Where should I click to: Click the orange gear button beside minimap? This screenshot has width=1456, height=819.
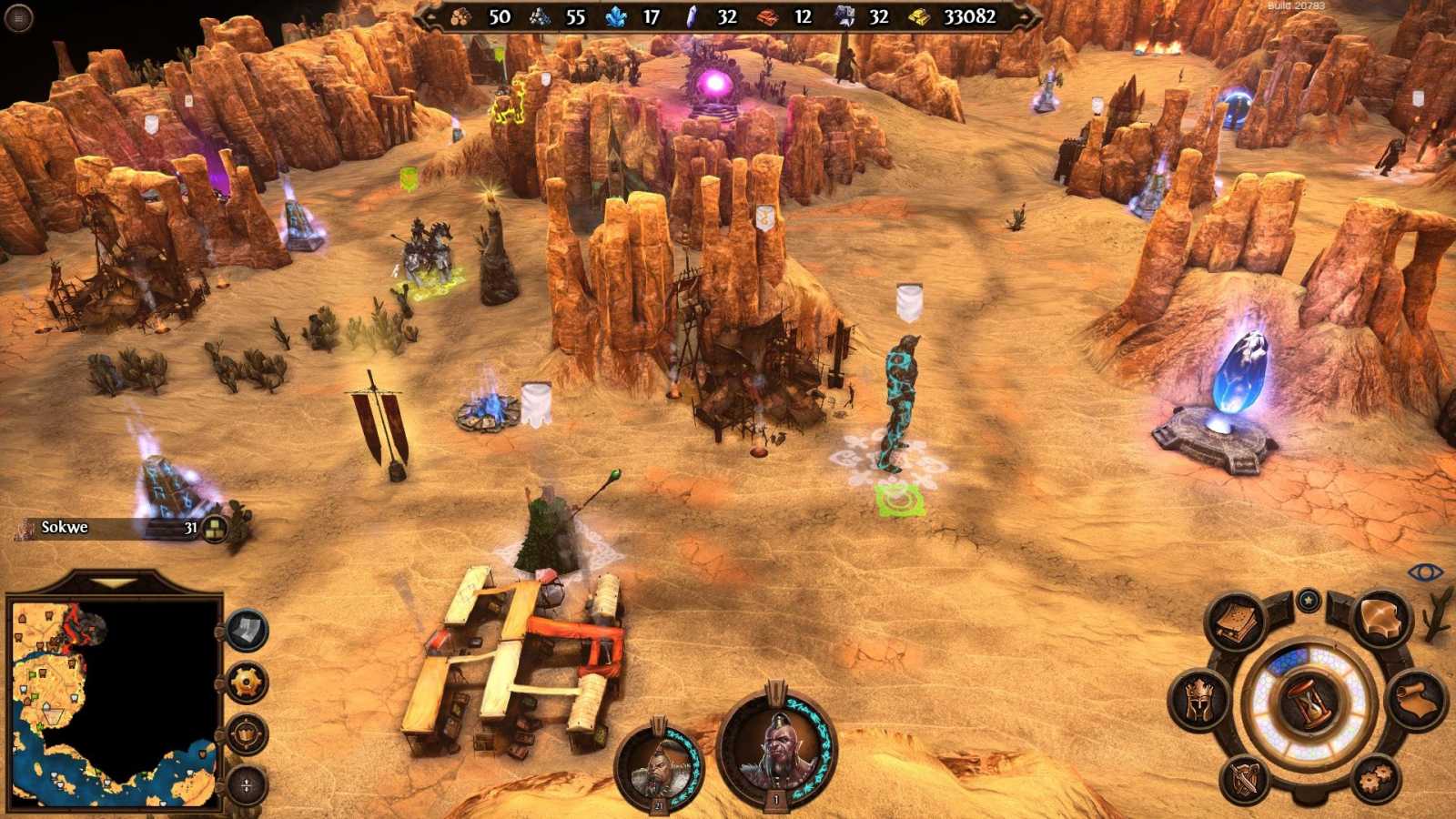(x=247, y=682)
